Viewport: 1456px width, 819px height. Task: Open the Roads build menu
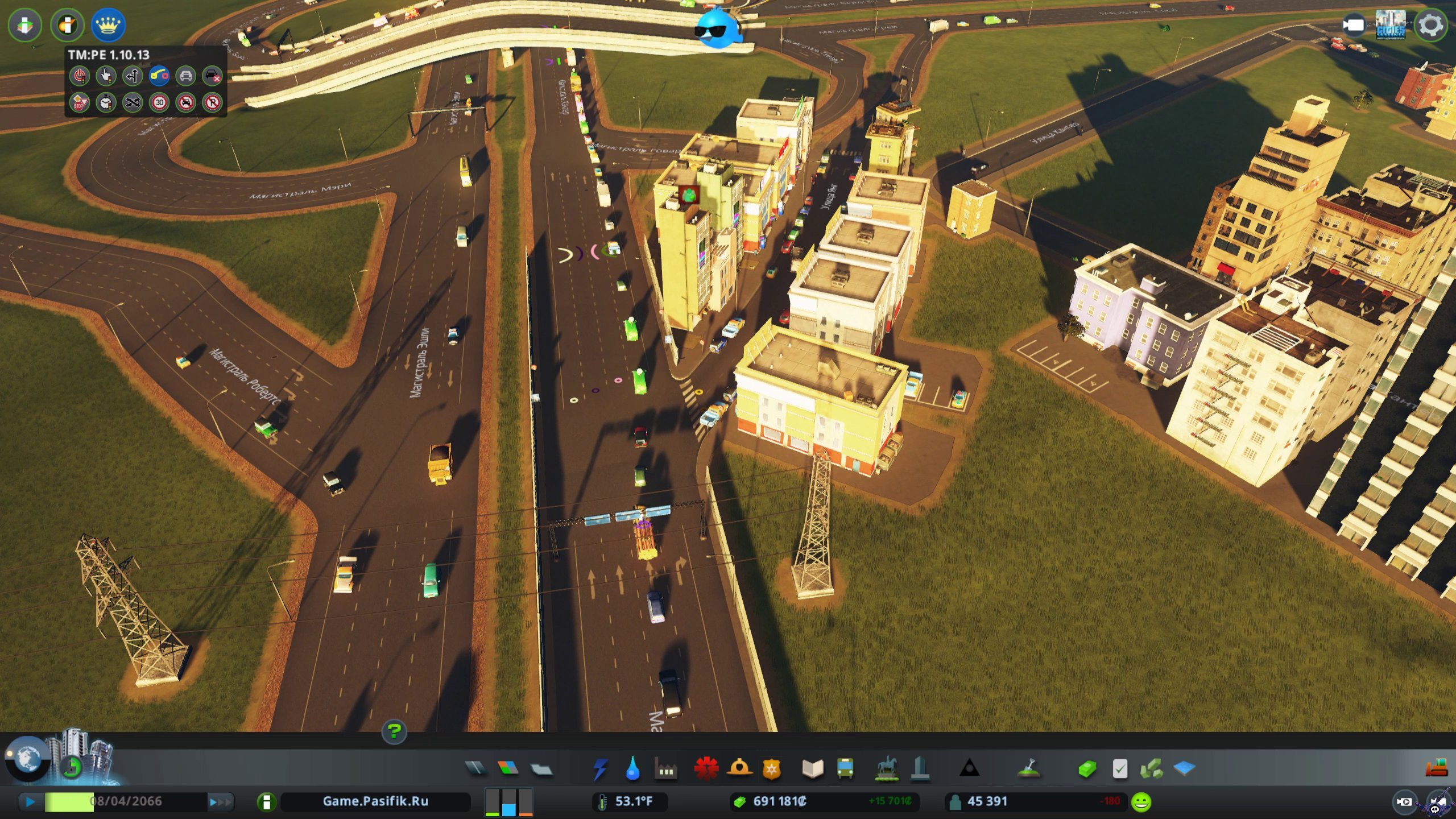475,769
